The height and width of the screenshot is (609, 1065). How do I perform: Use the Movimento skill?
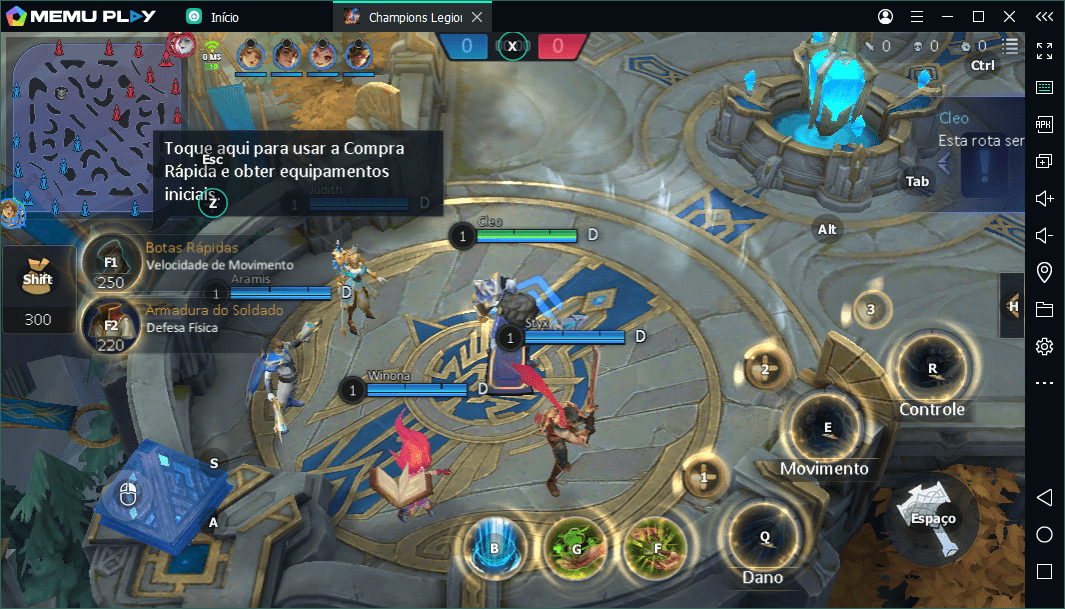[x=827, y=428]
